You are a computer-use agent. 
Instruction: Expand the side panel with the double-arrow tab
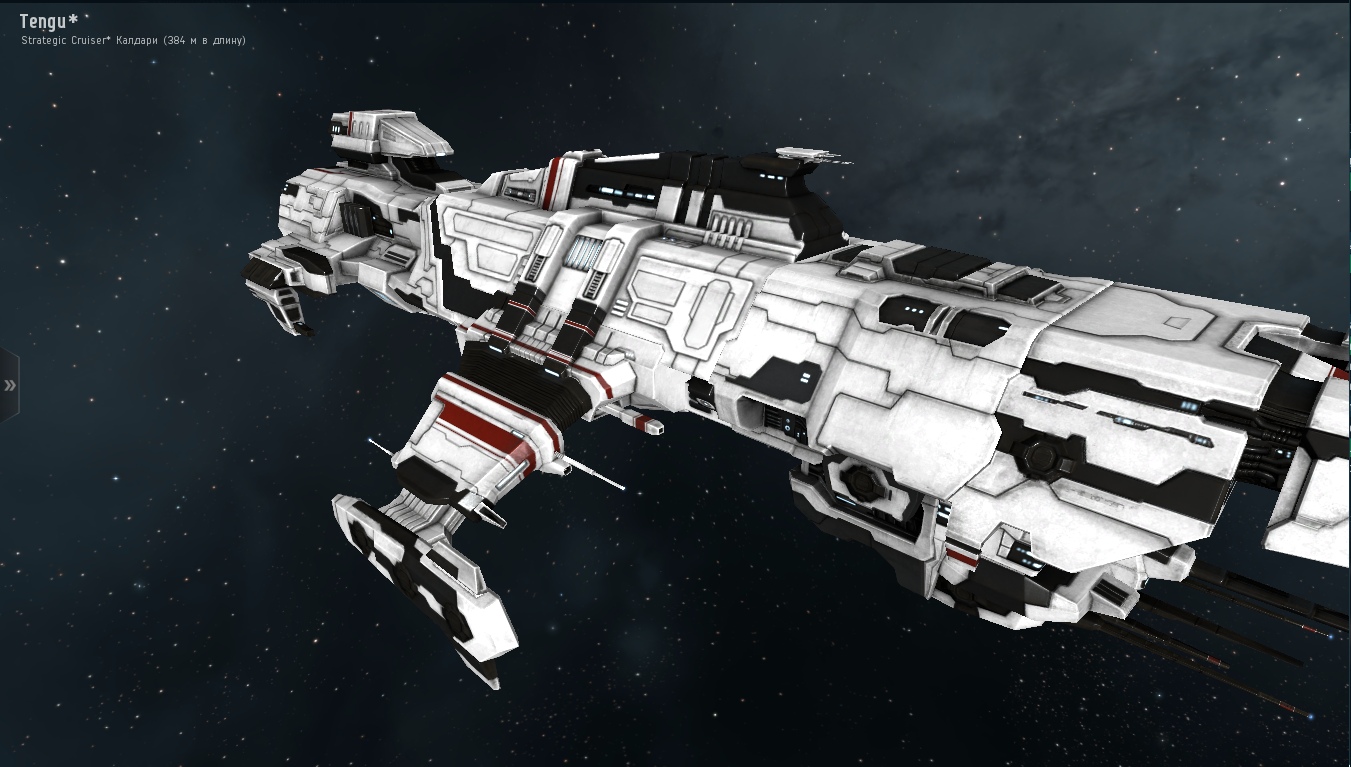pyautogui.click(x=9, y=385)
